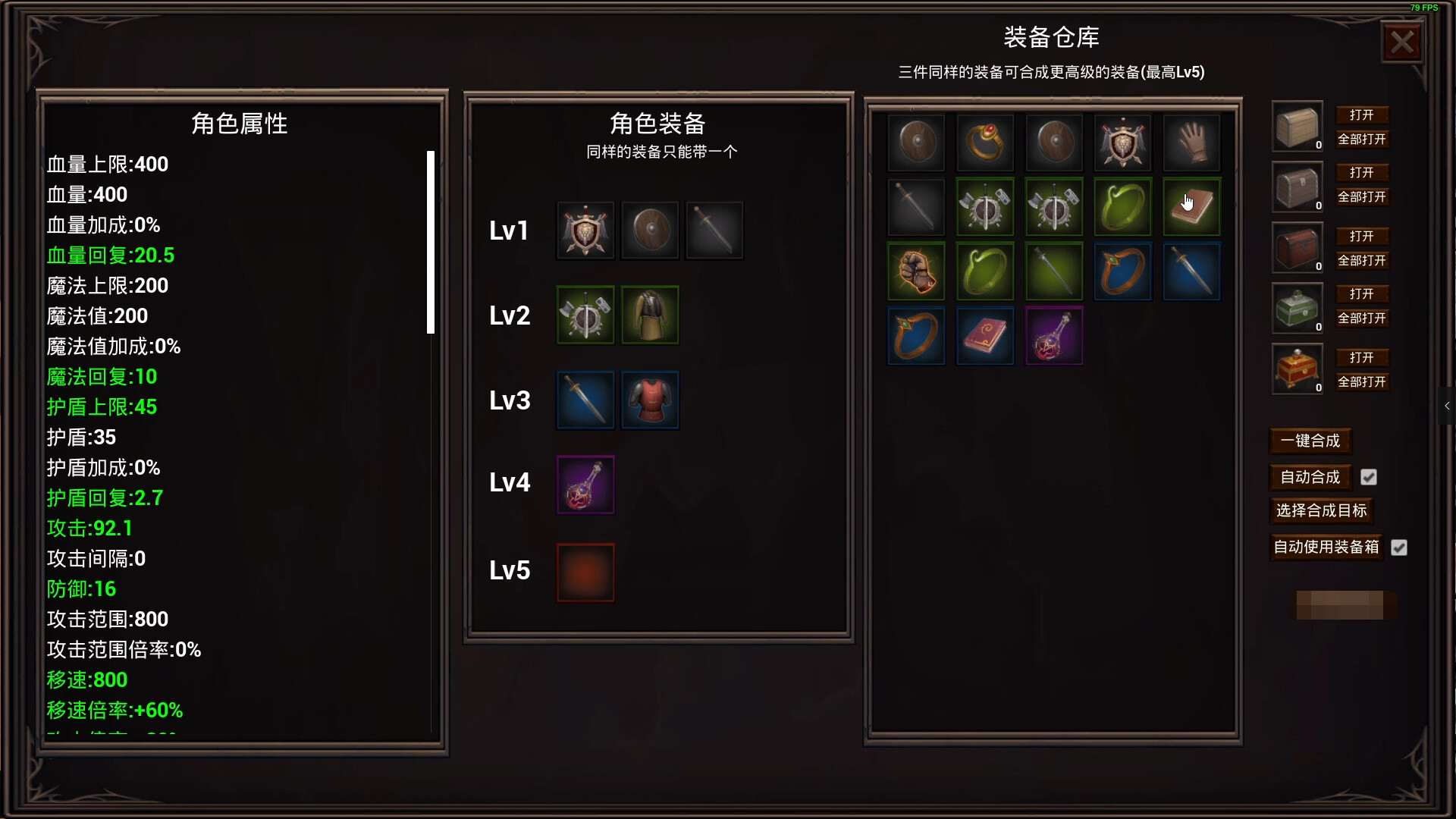Select the blue dagger in the inventory grid
Screen dimensions: 1456x819
point(1191,271)
